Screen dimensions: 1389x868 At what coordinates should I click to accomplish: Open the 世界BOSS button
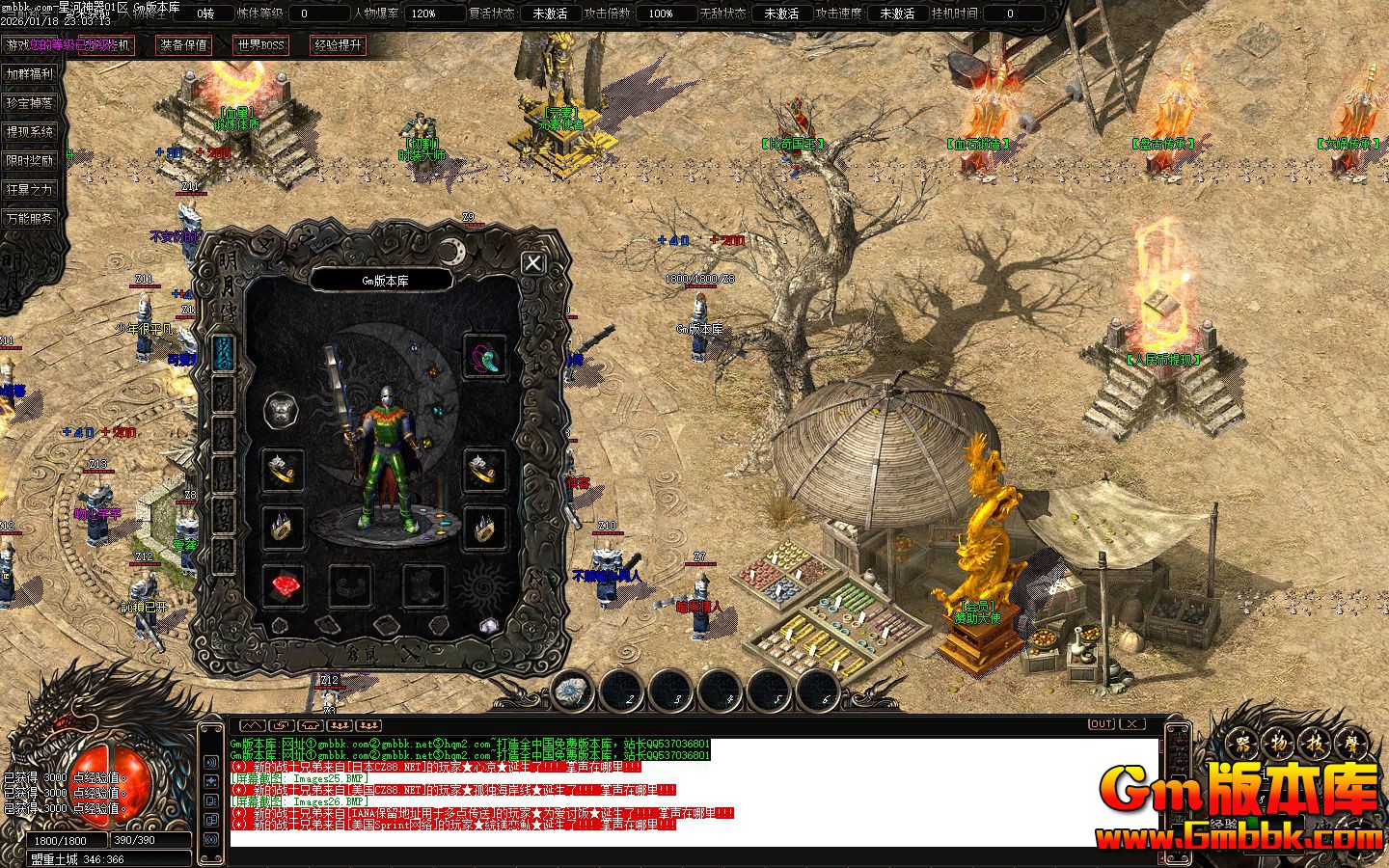260,45
